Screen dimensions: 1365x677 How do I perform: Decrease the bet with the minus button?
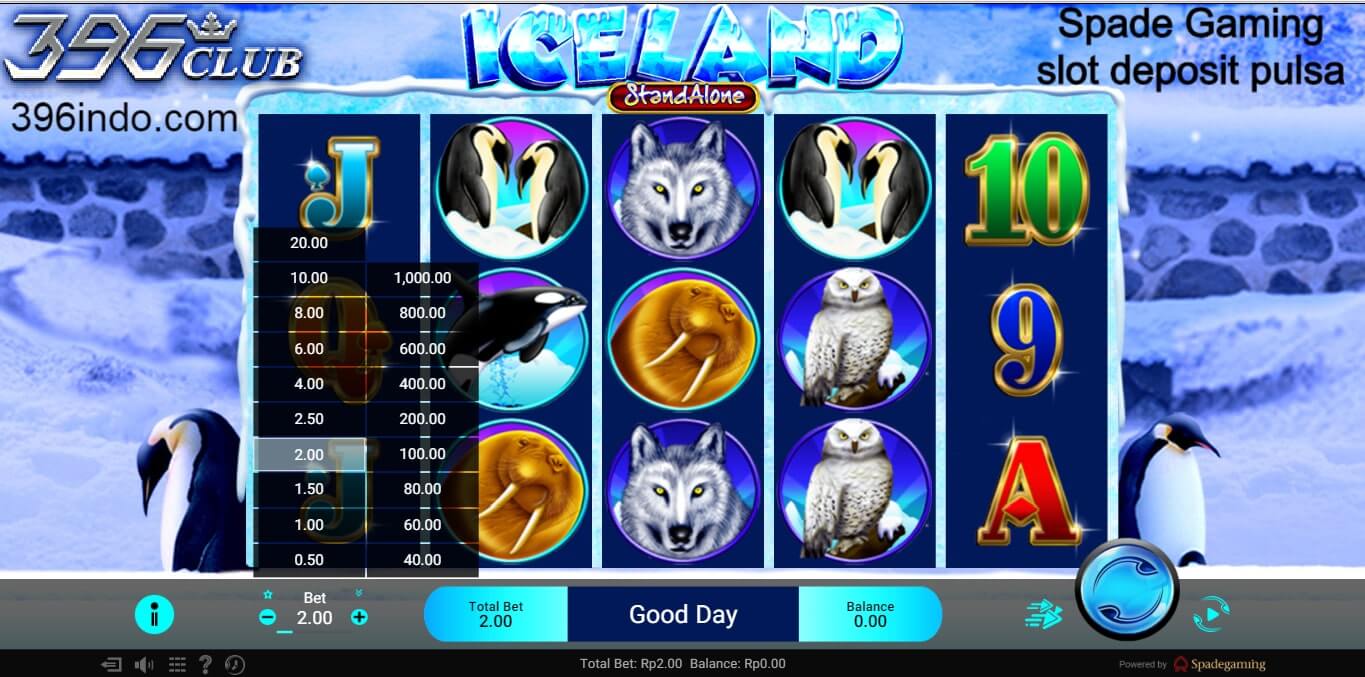click(267, 618)
